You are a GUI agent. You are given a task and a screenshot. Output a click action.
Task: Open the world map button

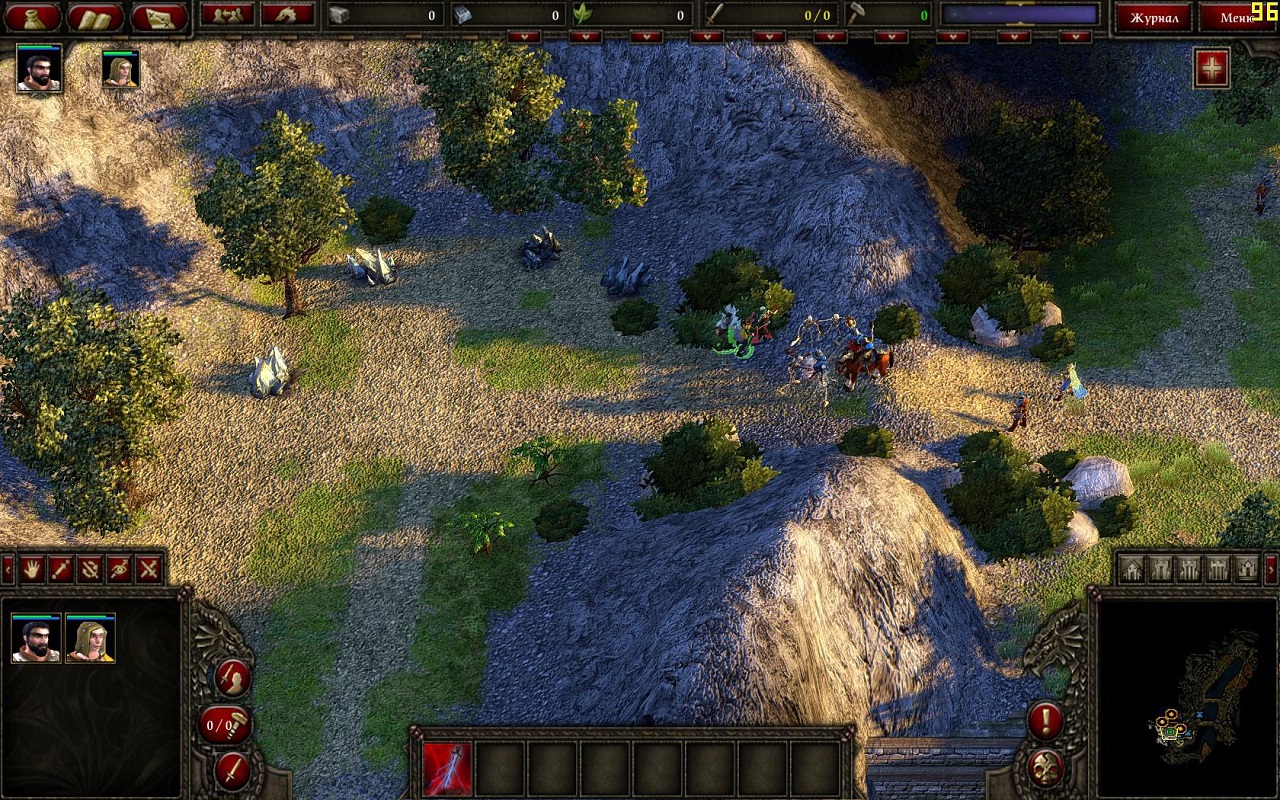tap(158, 17)
